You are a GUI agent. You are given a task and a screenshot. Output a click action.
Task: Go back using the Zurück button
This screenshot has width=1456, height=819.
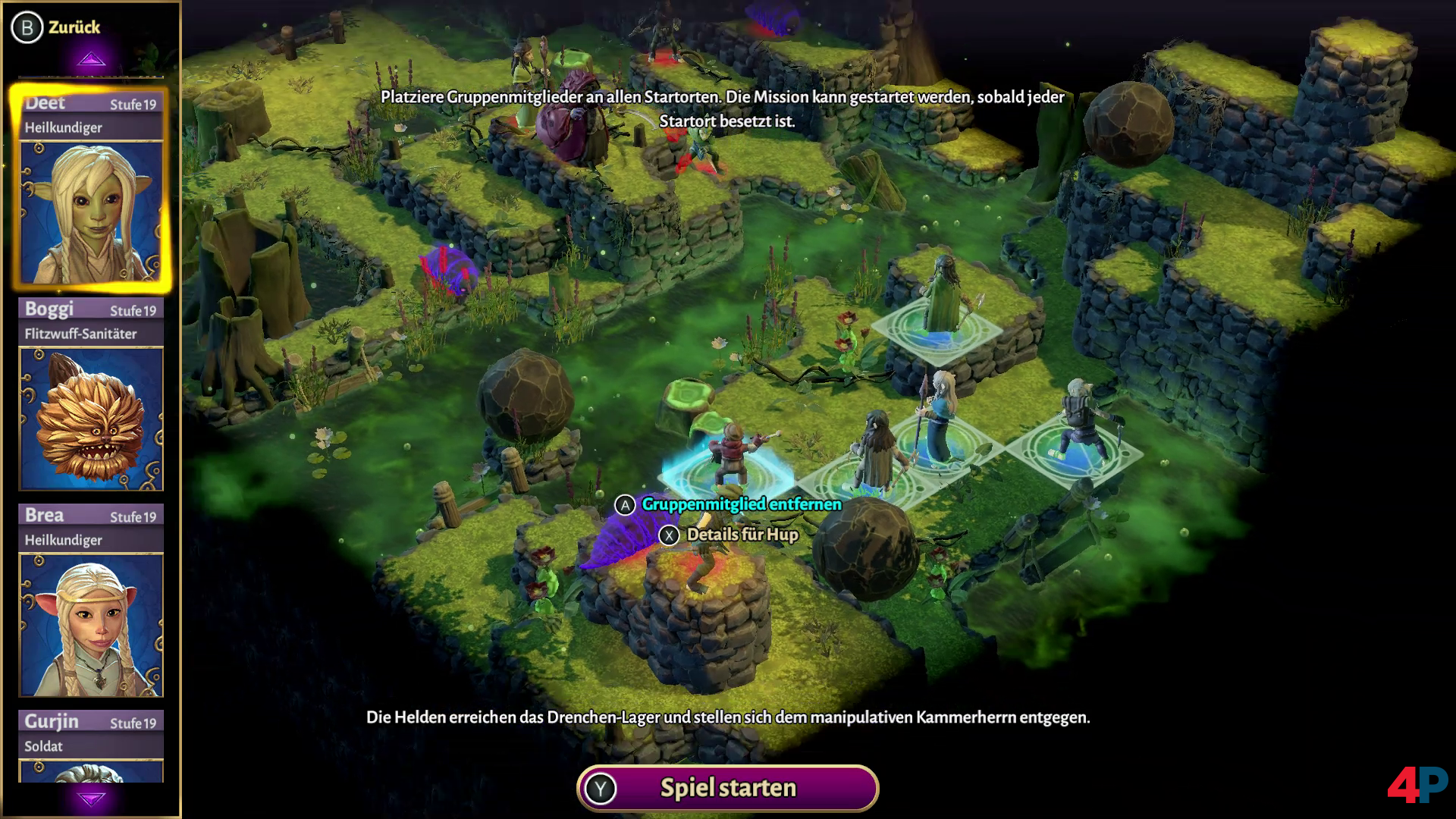point(56,27)
